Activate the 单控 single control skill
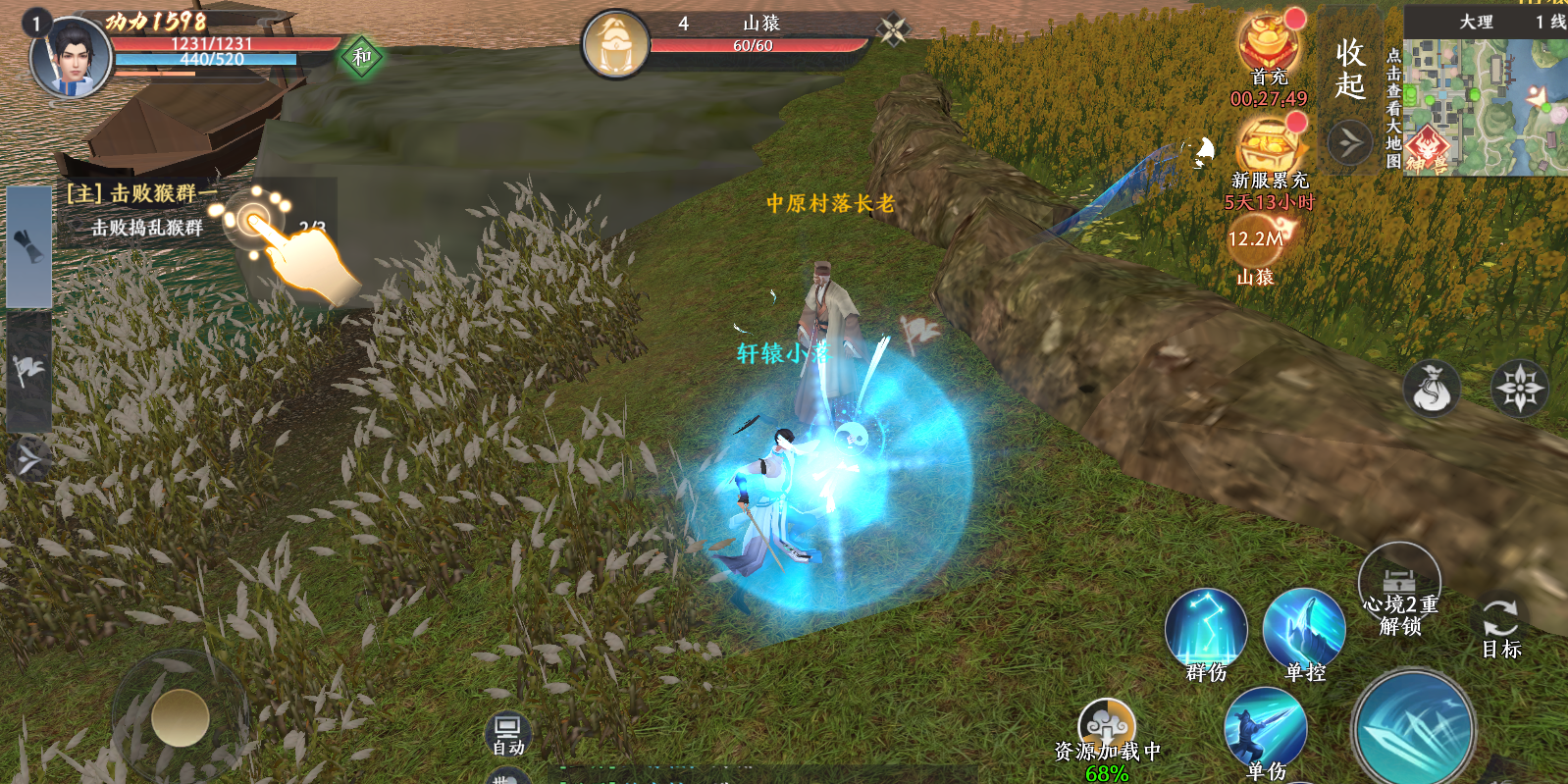Image resolution: width=1568 pixels, height=784 pixels. coord(1304,630)
